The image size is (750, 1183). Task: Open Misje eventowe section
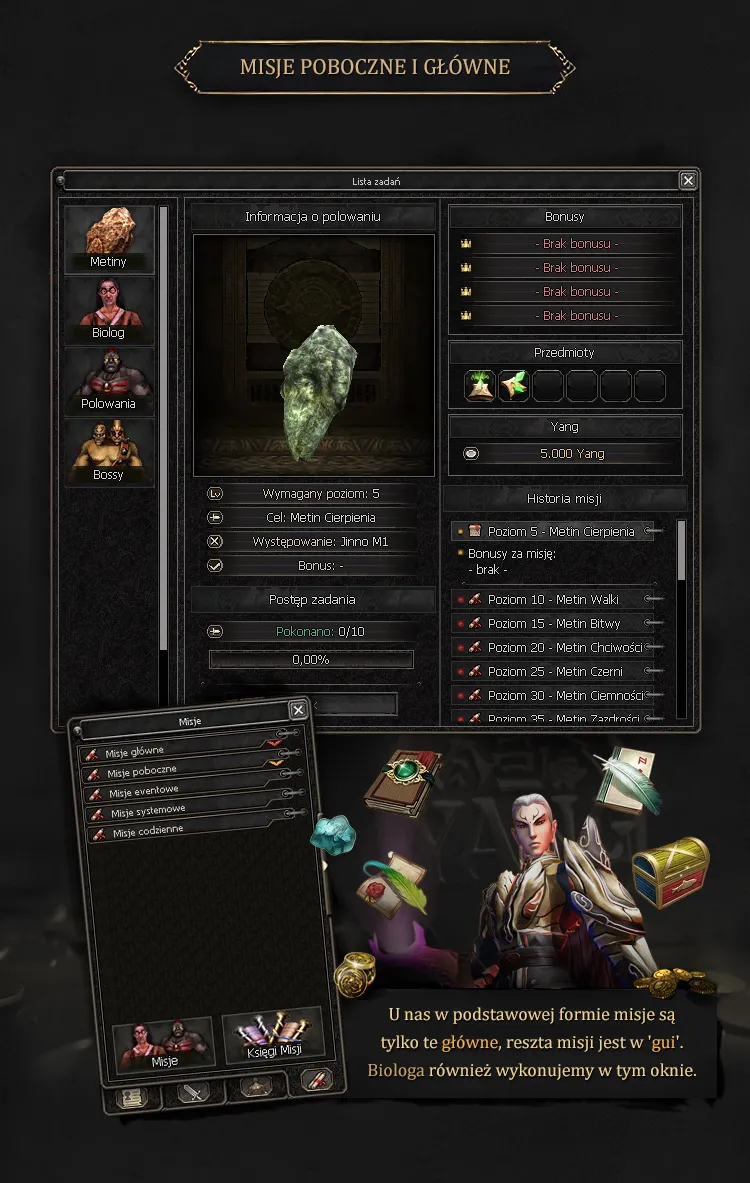180,792
